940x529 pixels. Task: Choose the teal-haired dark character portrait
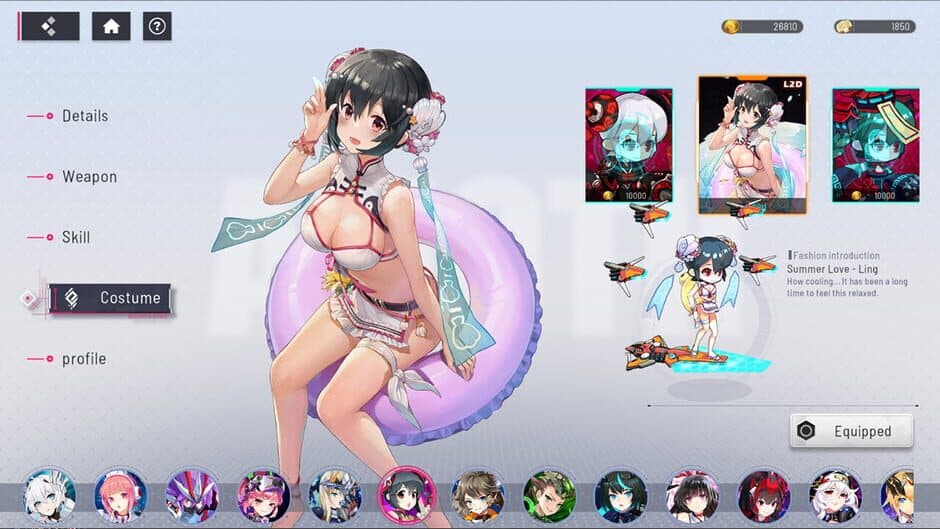[621, 495]
